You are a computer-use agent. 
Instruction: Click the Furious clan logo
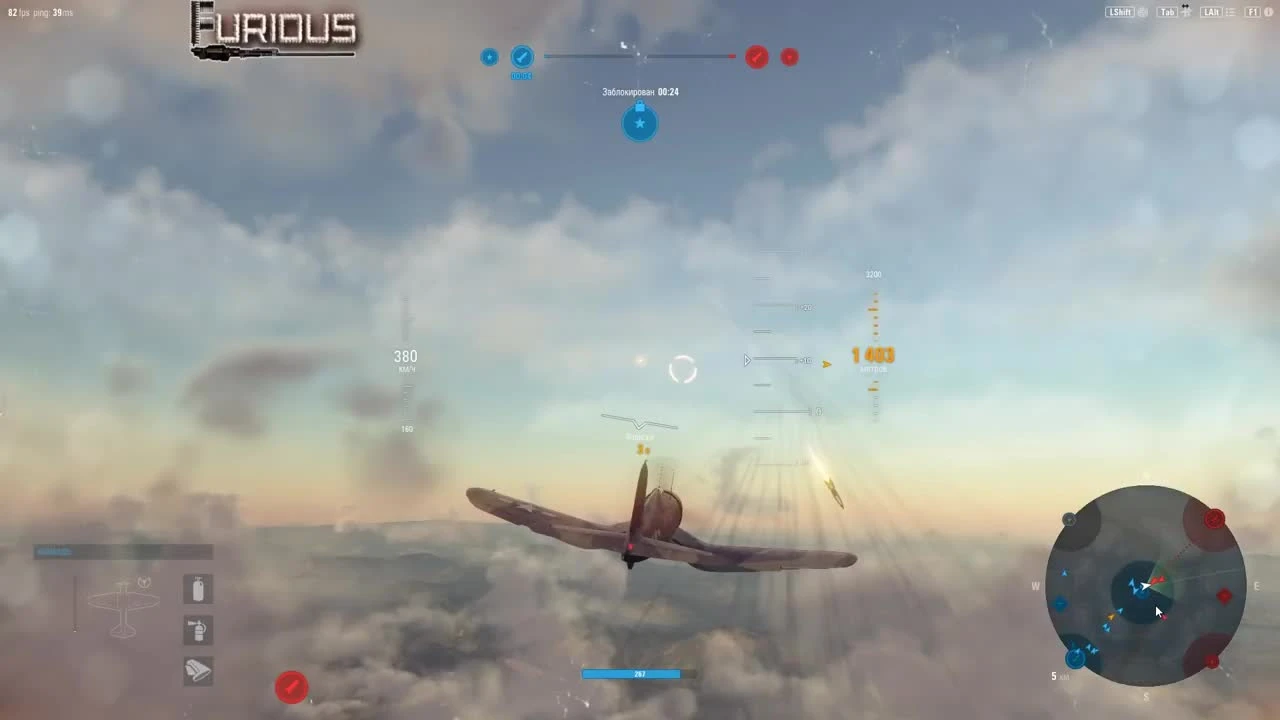point(272,29)
